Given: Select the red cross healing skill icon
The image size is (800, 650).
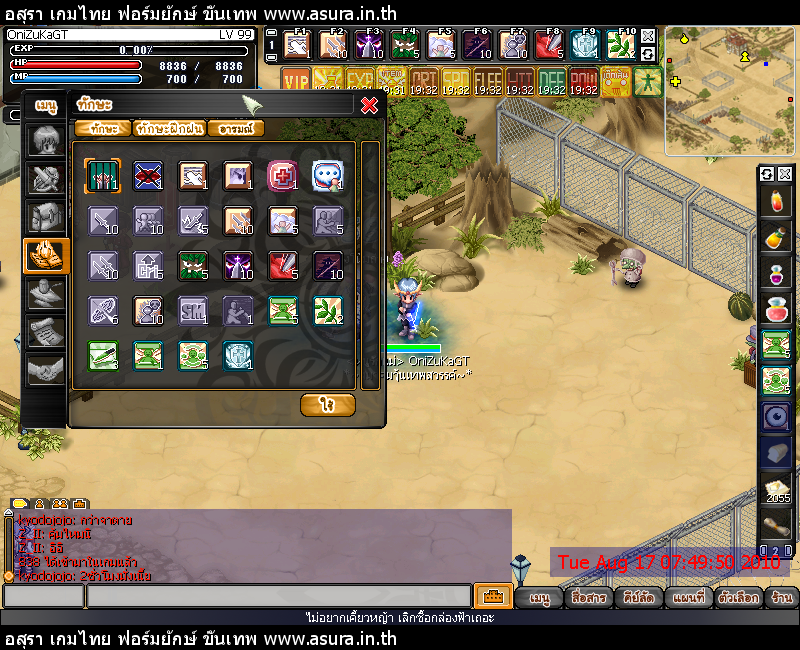Looking at the screenshot, I should tap(282, 175).
